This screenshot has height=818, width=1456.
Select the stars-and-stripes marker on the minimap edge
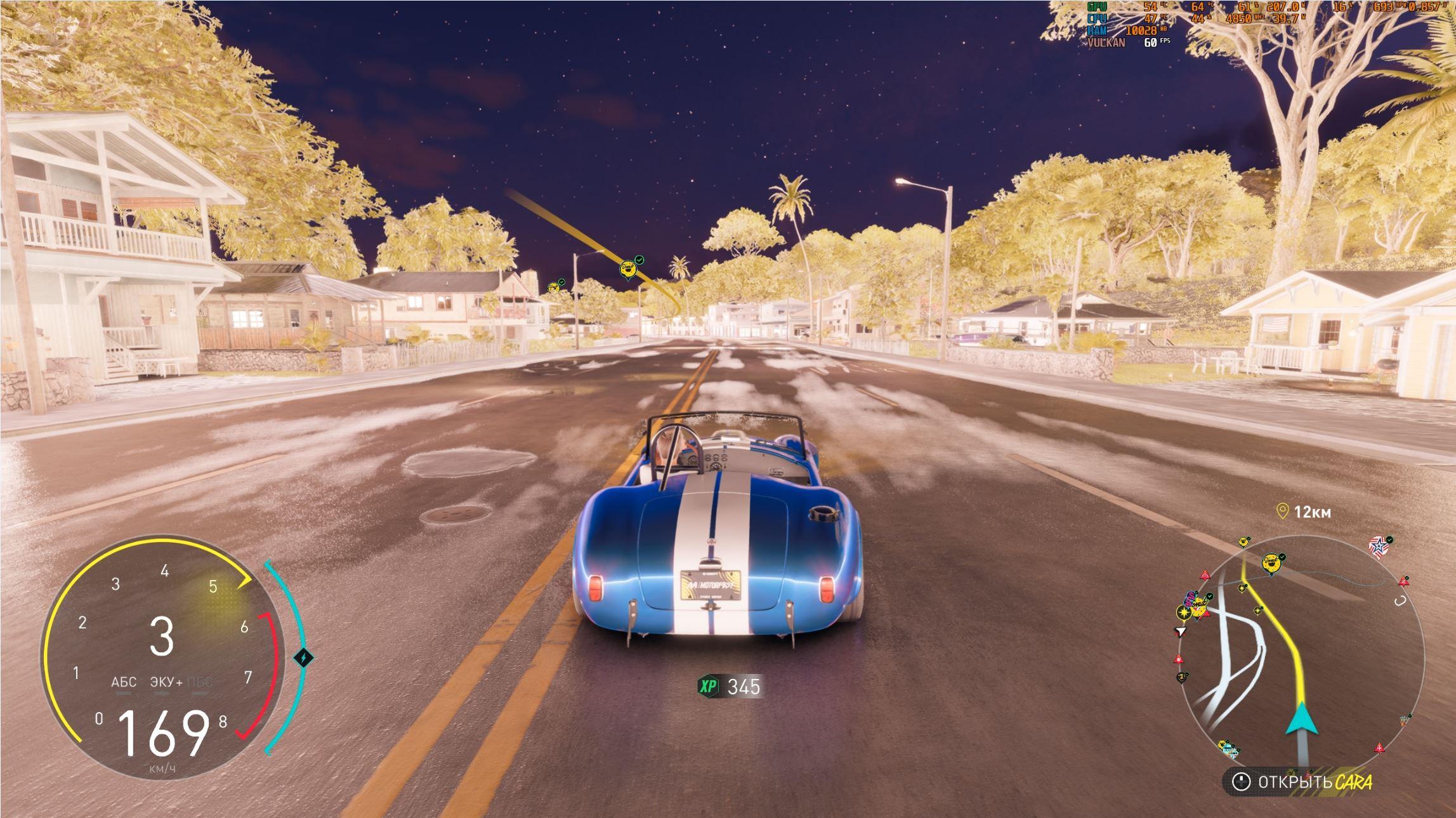coord(1379,546)
